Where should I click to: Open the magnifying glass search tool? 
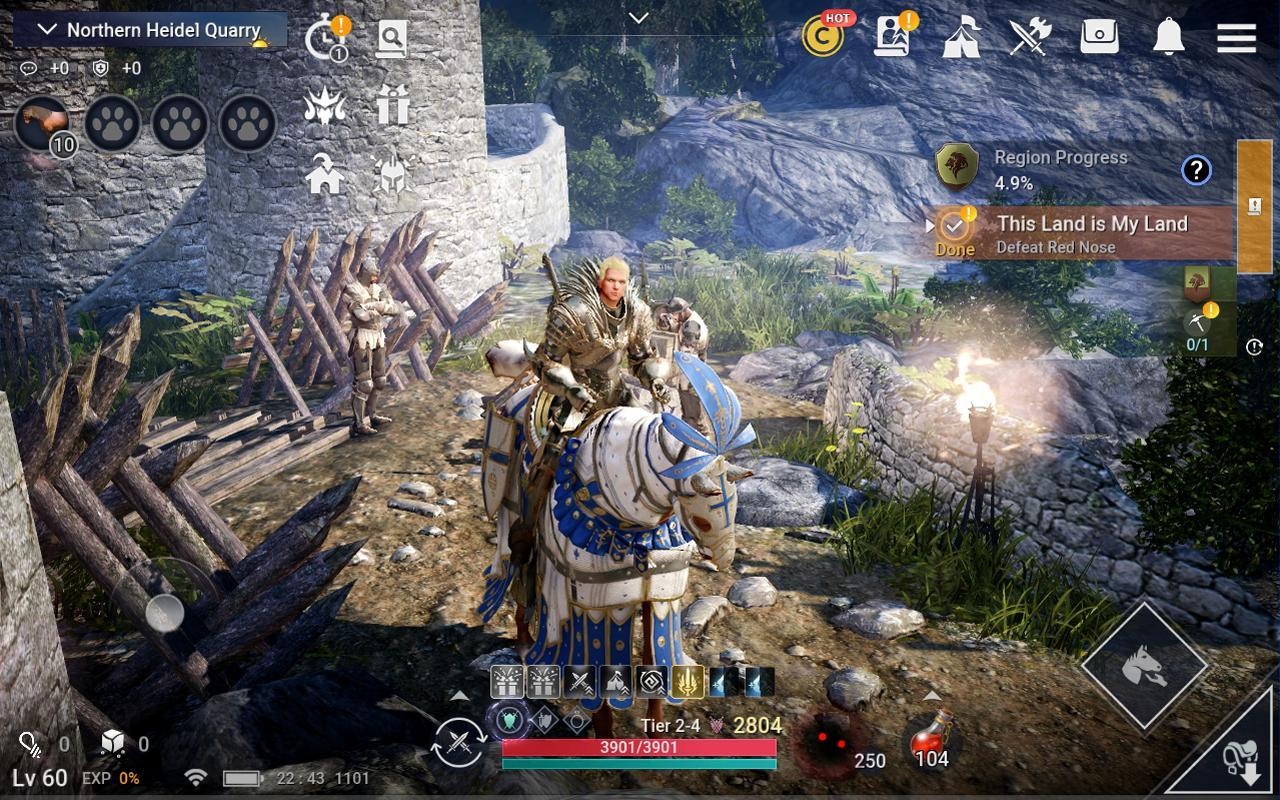pos(393,37)
